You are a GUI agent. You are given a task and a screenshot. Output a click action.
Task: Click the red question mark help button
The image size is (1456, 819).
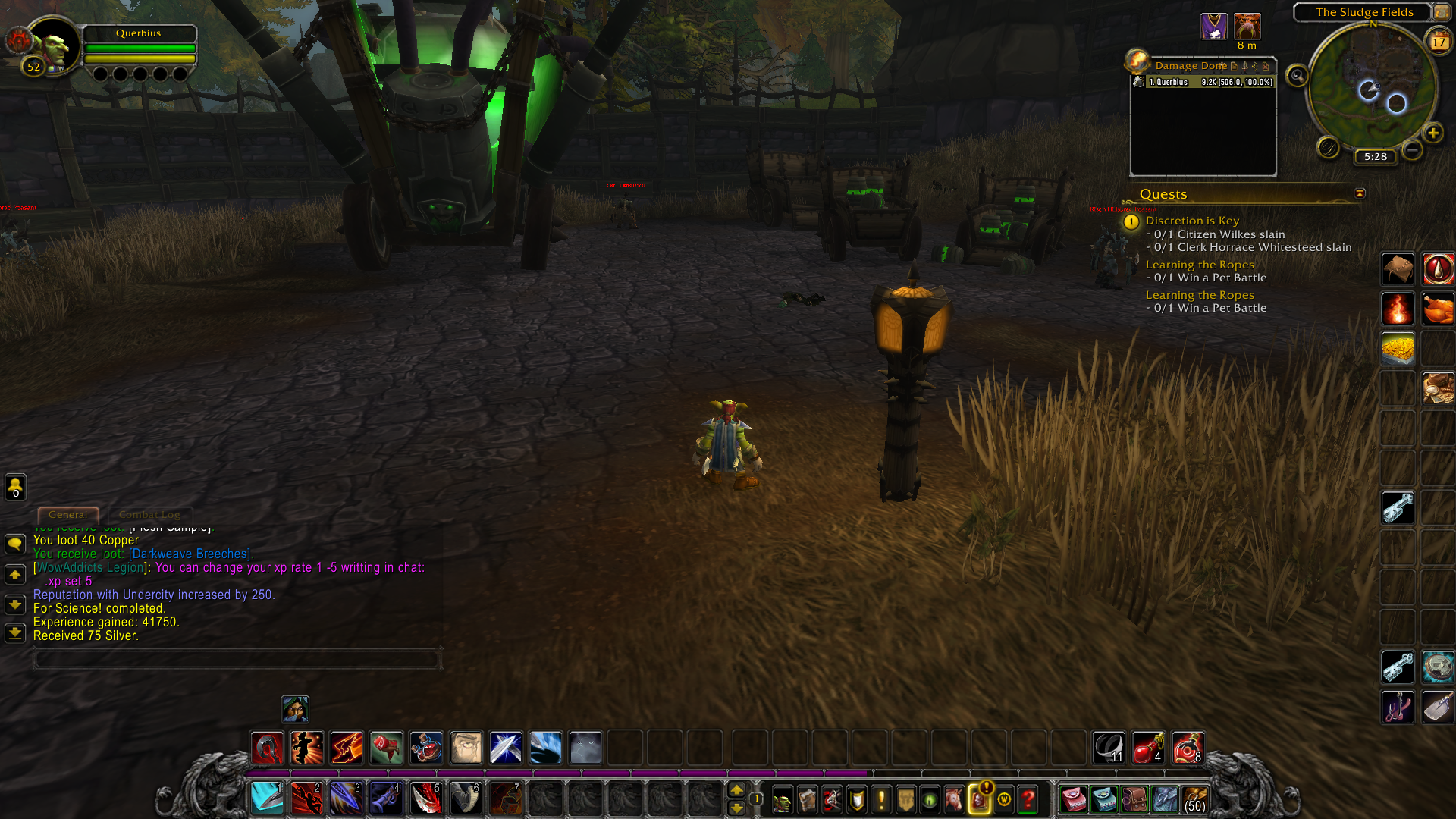click(1028, 799)
